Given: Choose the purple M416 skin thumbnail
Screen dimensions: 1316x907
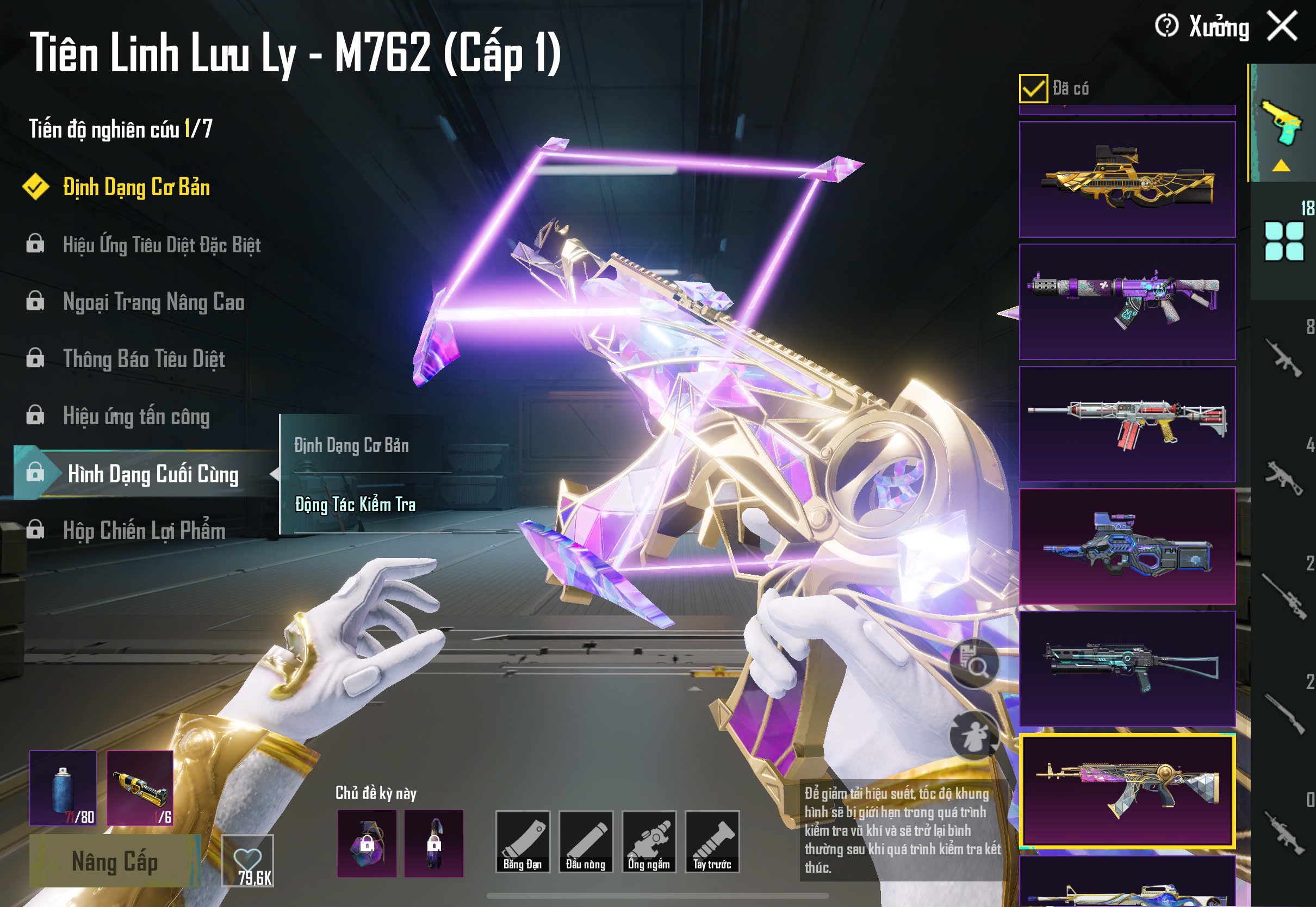Looking at the screenshot, I should 1127,302.
